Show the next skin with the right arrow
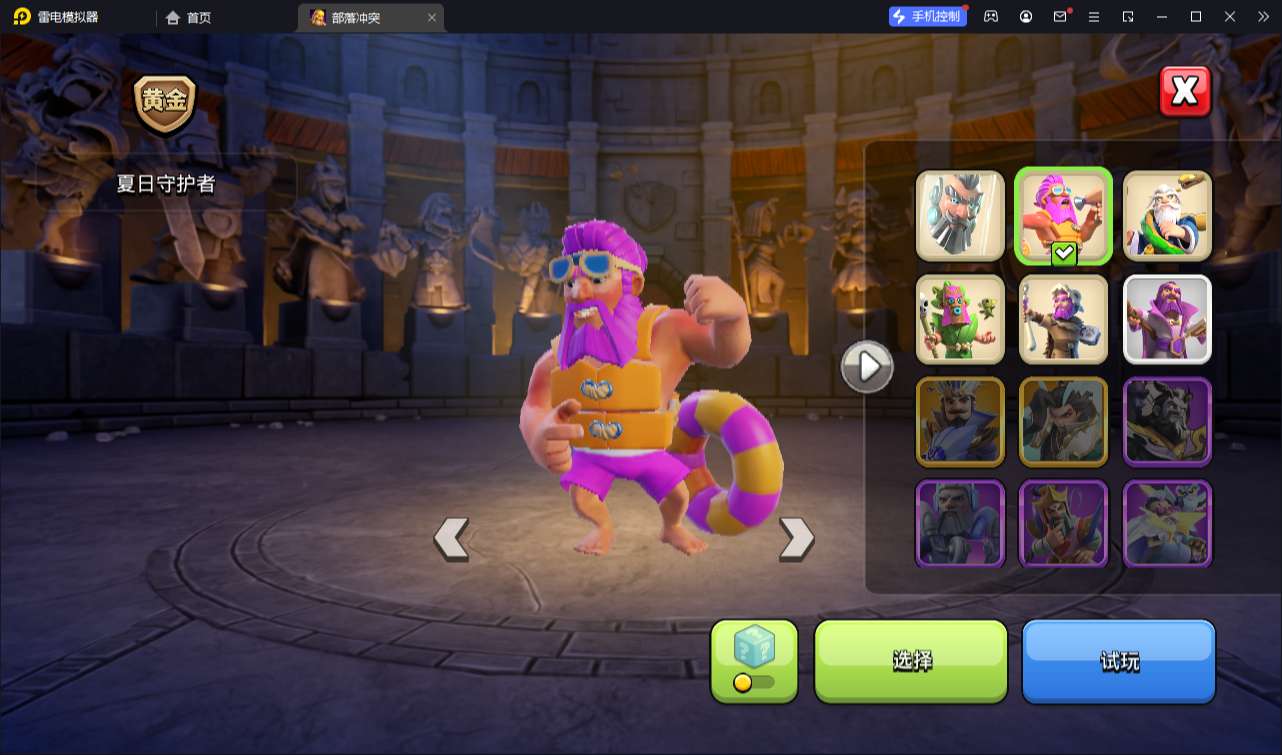 pos(796,538)
